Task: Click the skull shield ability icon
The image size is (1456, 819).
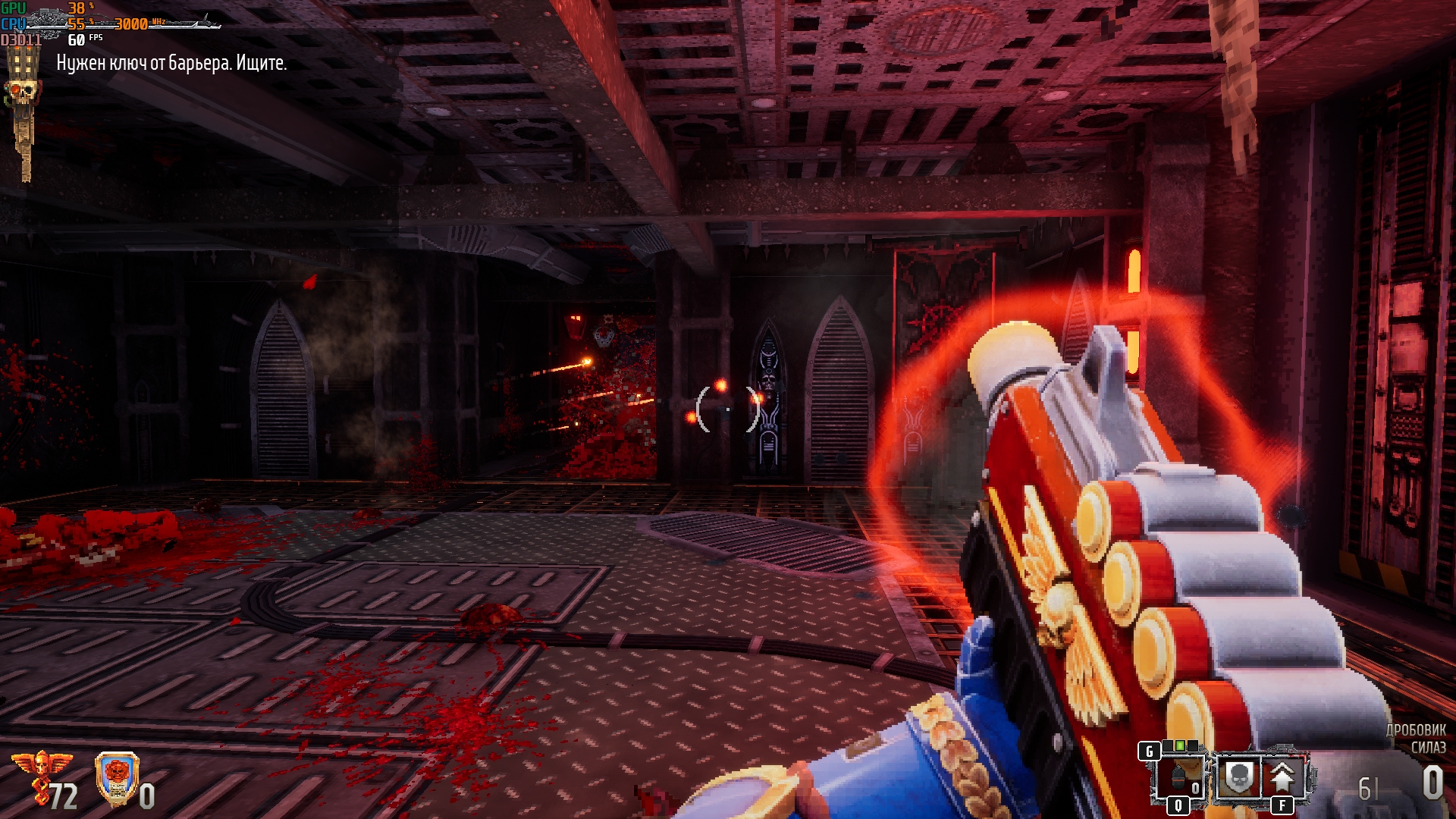Action: (1238, 777)
